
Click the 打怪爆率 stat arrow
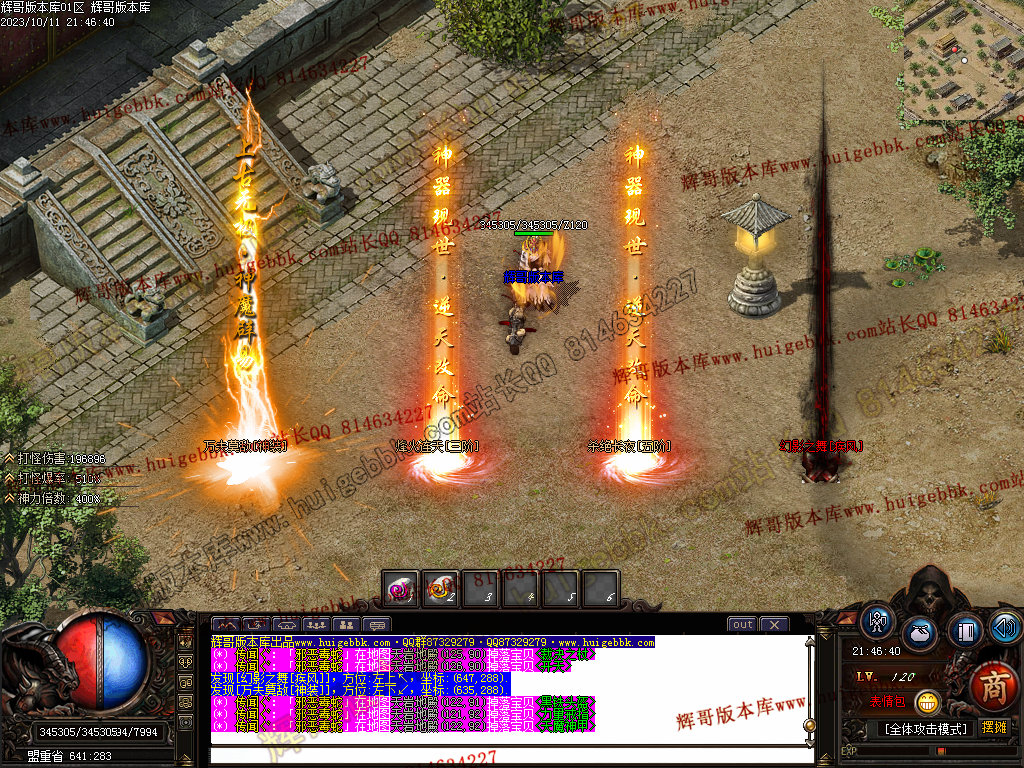click(9, 478)
